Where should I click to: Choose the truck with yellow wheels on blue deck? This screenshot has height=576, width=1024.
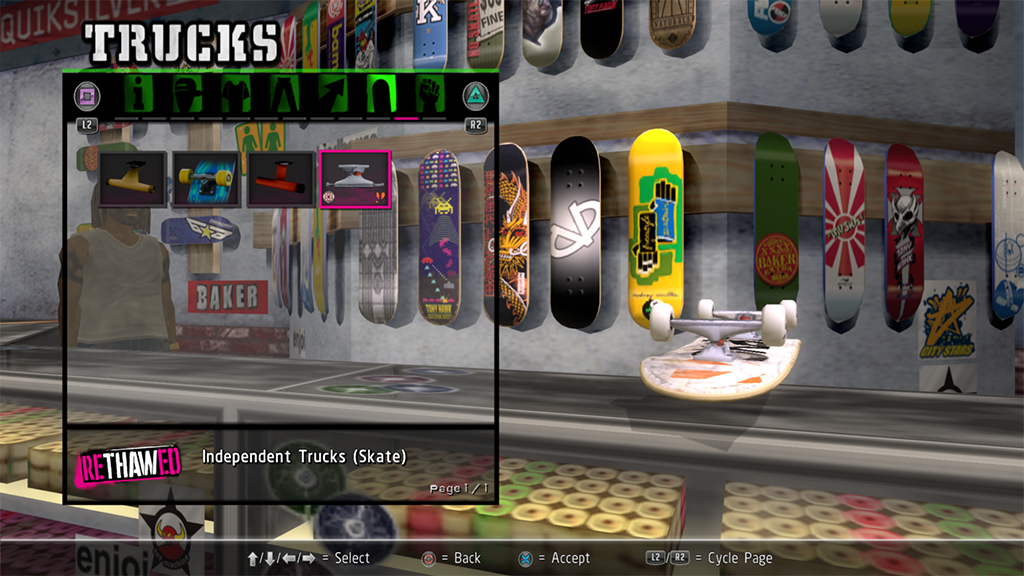206,178
